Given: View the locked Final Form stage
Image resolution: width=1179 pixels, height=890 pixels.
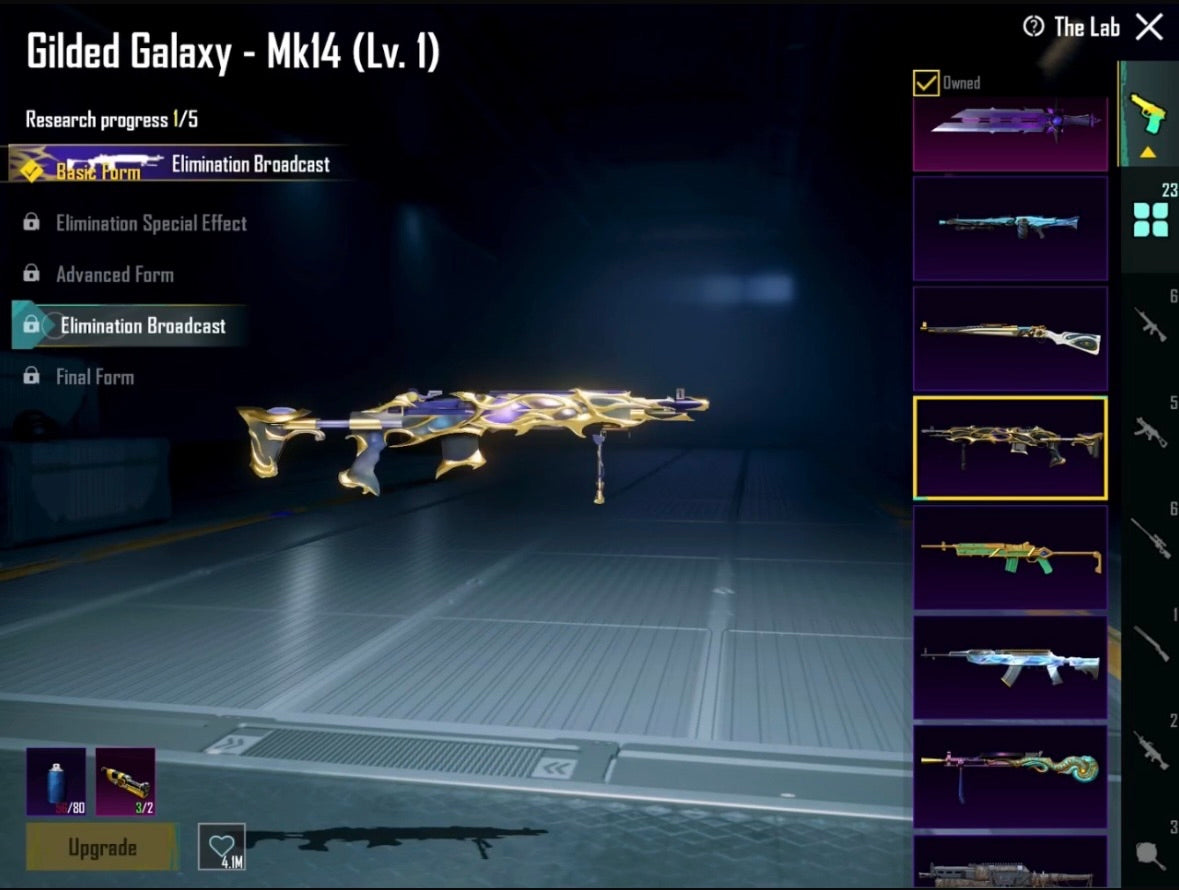Looking at the screenshot, I should pos(94,377).
